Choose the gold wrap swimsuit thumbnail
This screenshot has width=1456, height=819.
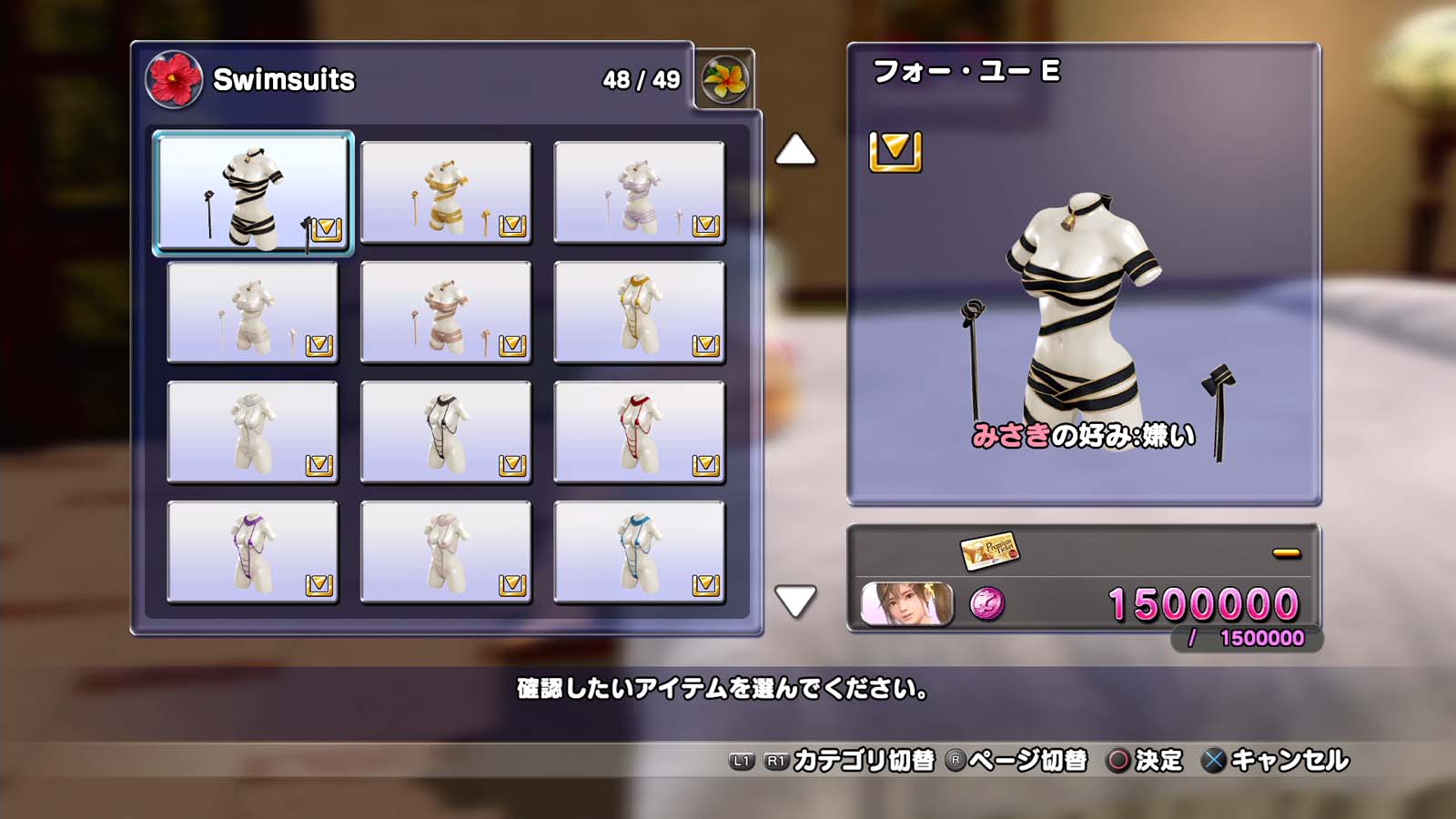tap(446, 193)
